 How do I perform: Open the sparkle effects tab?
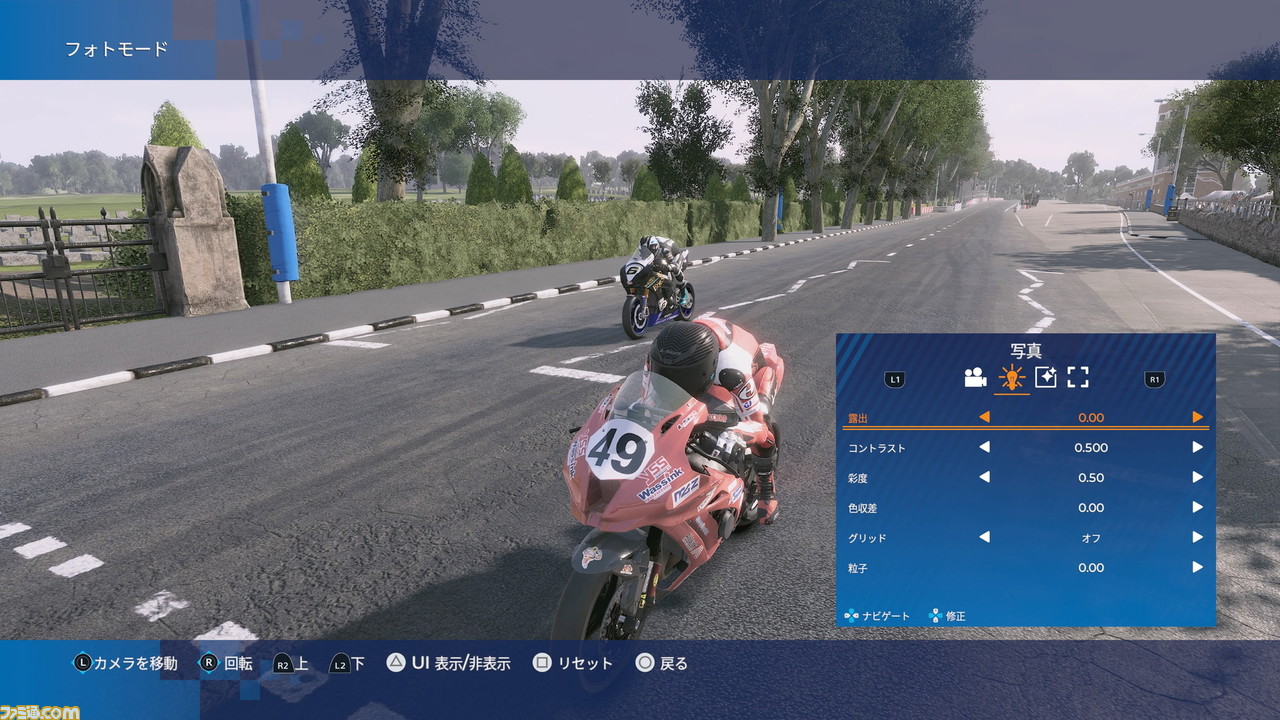(1045, 377)
